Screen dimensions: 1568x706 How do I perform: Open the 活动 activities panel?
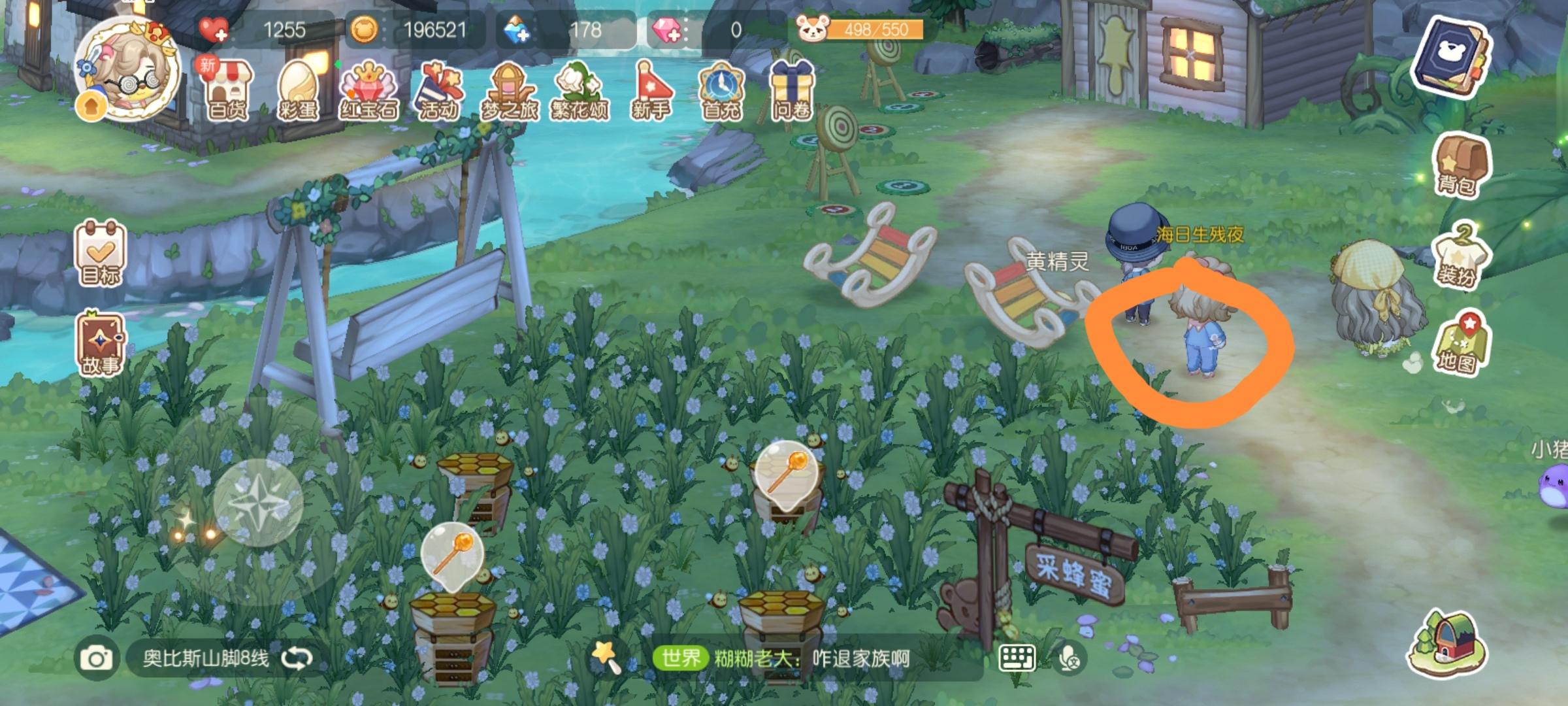(x=439, y=90)
